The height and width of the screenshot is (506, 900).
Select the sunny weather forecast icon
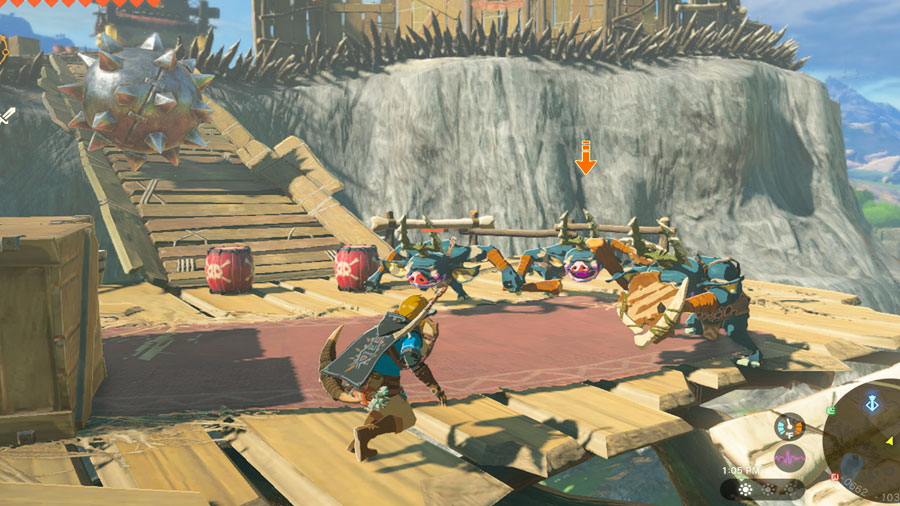point(745,490)
